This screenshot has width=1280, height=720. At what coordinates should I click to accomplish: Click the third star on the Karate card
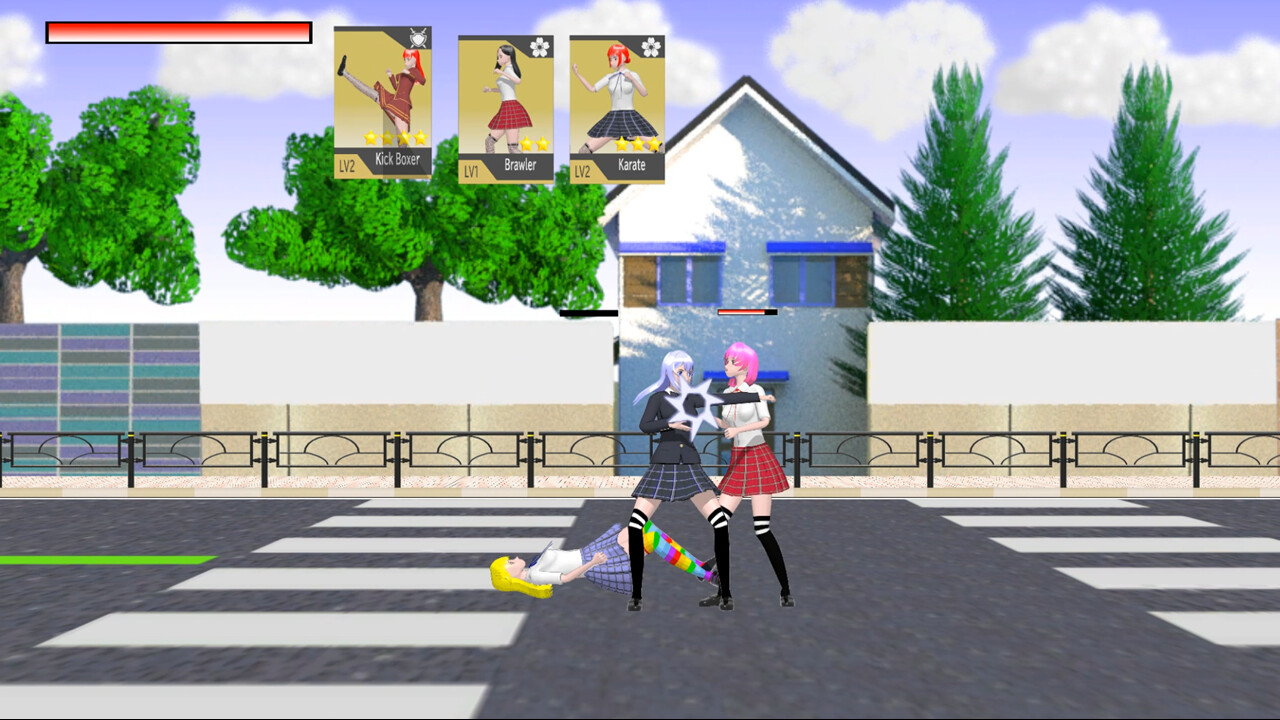654,144
